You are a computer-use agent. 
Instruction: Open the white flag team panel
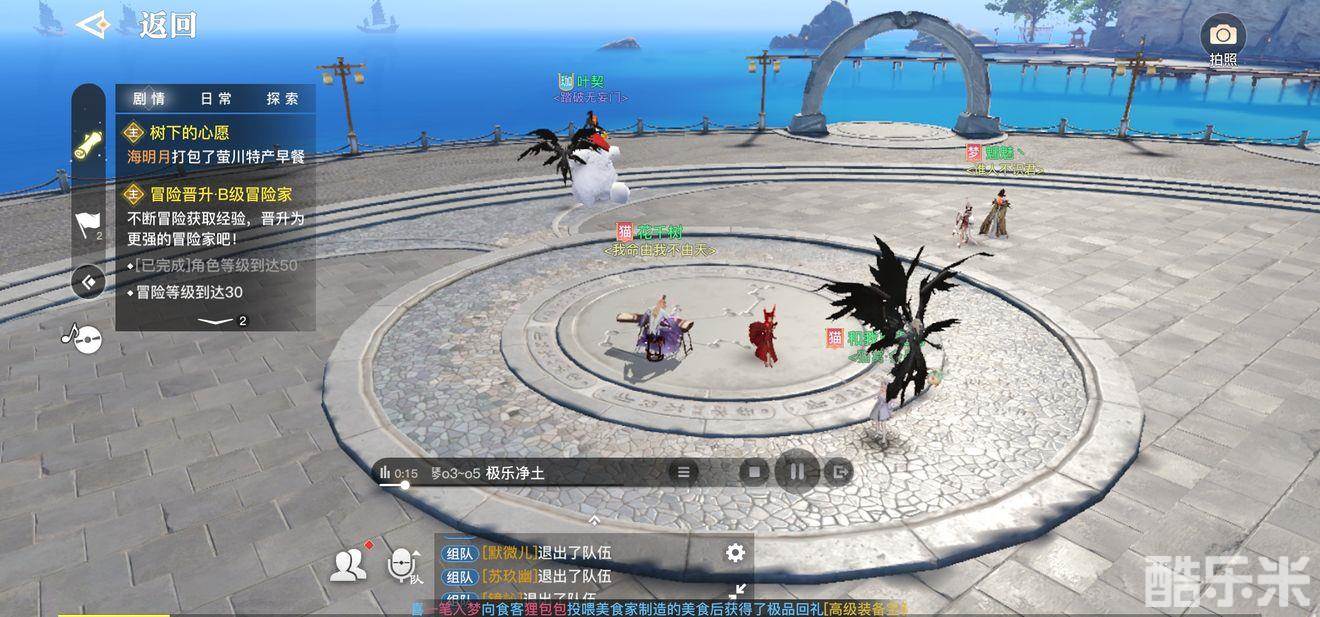pos(88,224)
